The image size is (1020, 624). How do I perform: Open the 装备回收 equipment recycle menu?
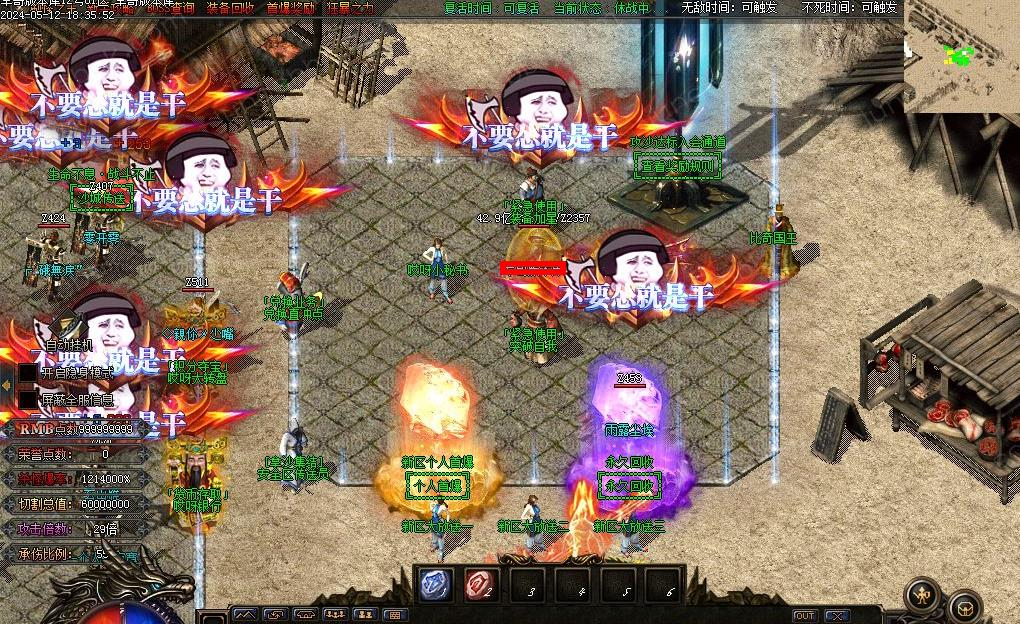(230, 8)
